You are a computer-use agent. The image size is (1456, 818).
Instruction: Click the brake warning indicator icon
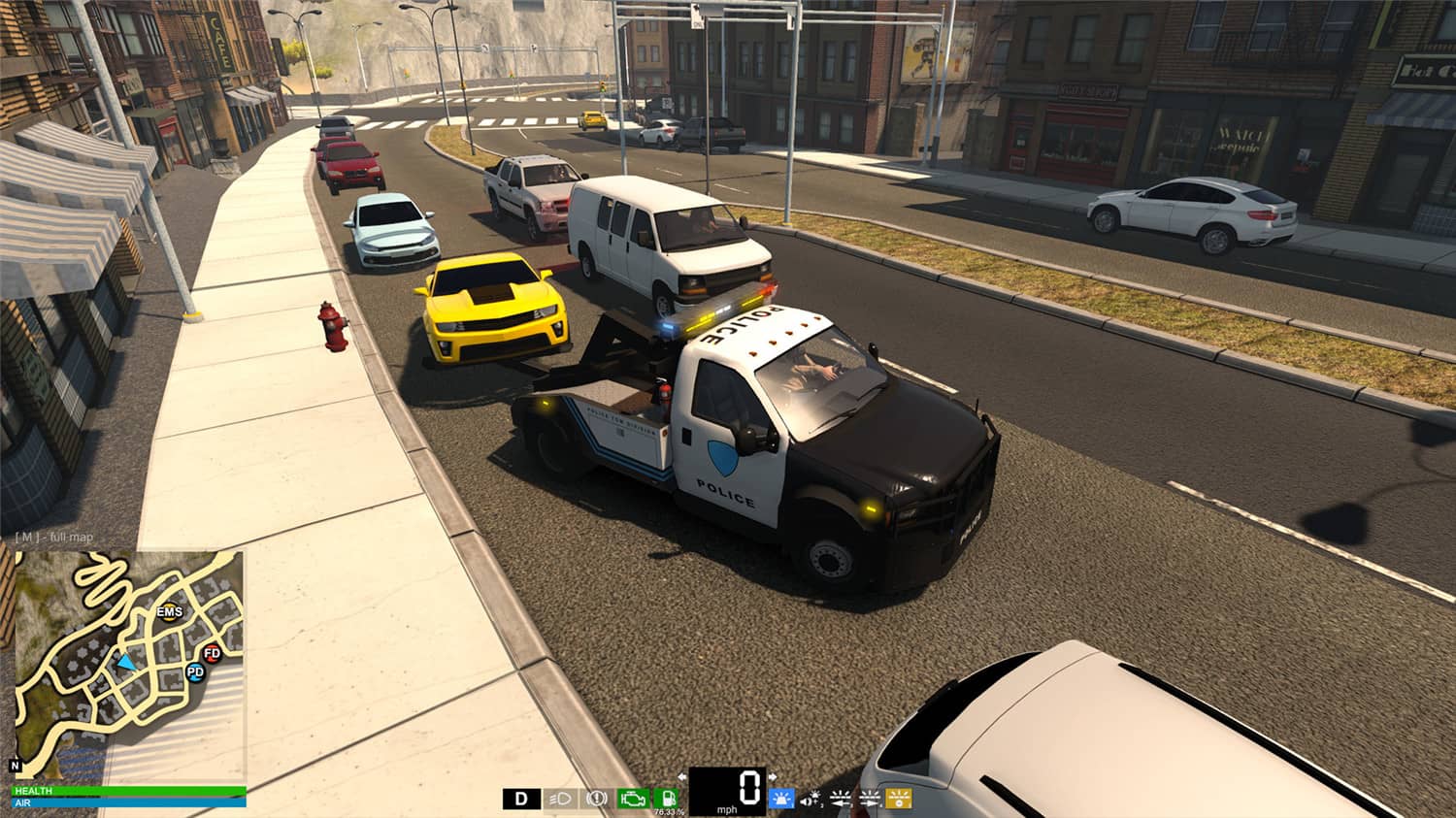[596, 799]
